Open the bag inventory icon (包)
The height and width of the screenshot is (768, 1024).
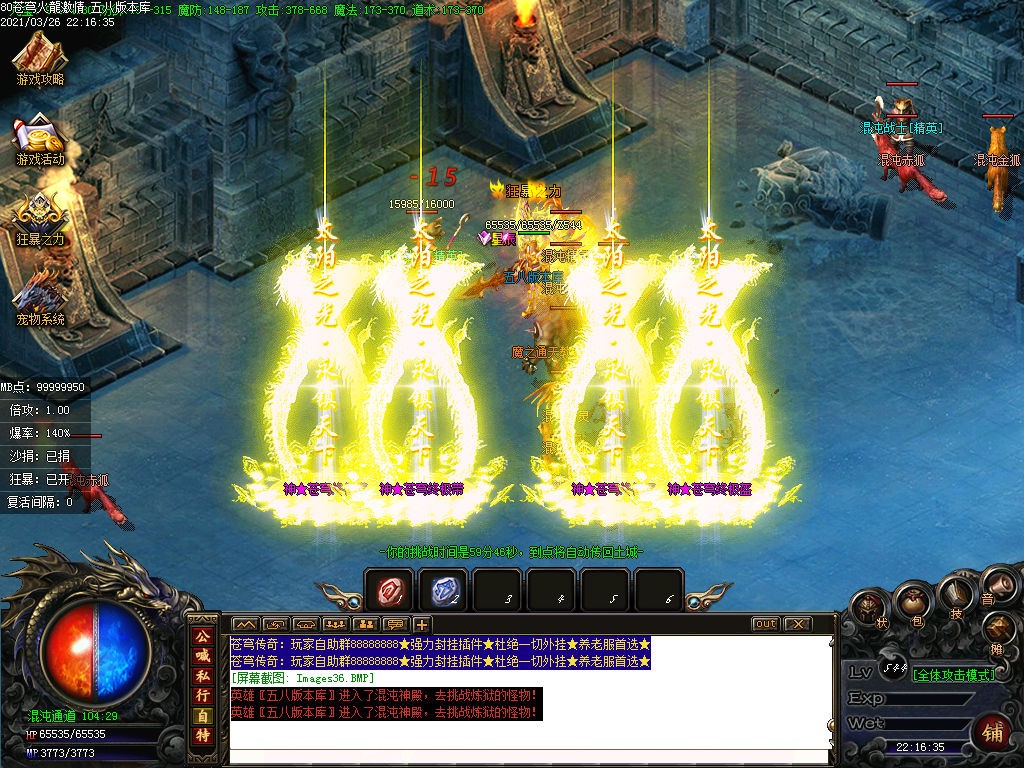(913, 600)
